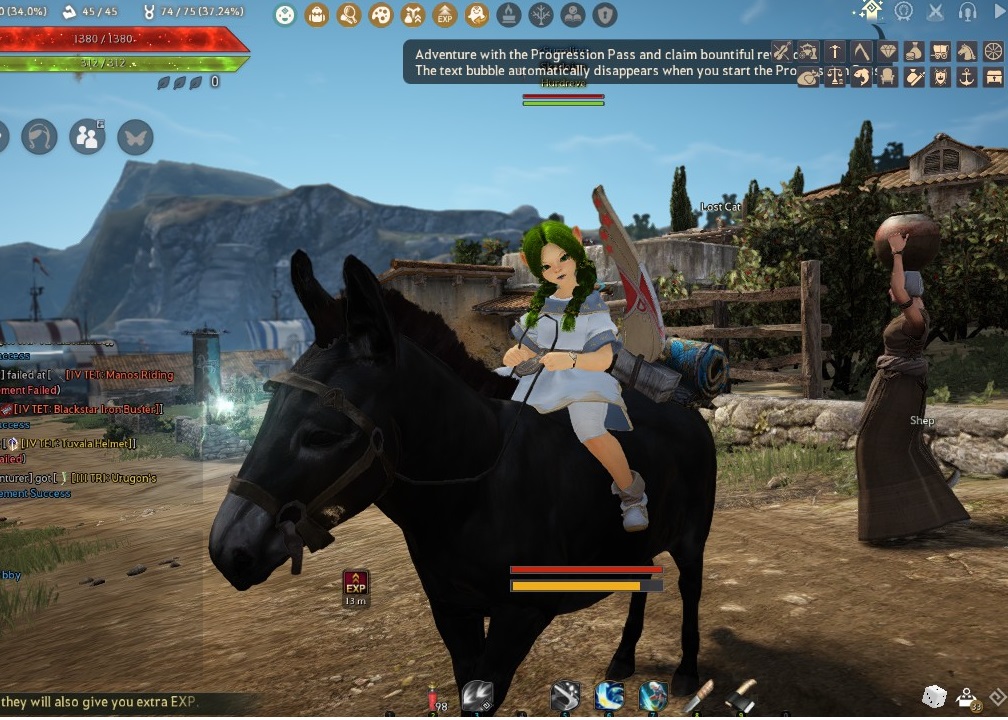Open the bare tree icon
This screenshot has width=1008, height=720.
(x=540, y=15)
